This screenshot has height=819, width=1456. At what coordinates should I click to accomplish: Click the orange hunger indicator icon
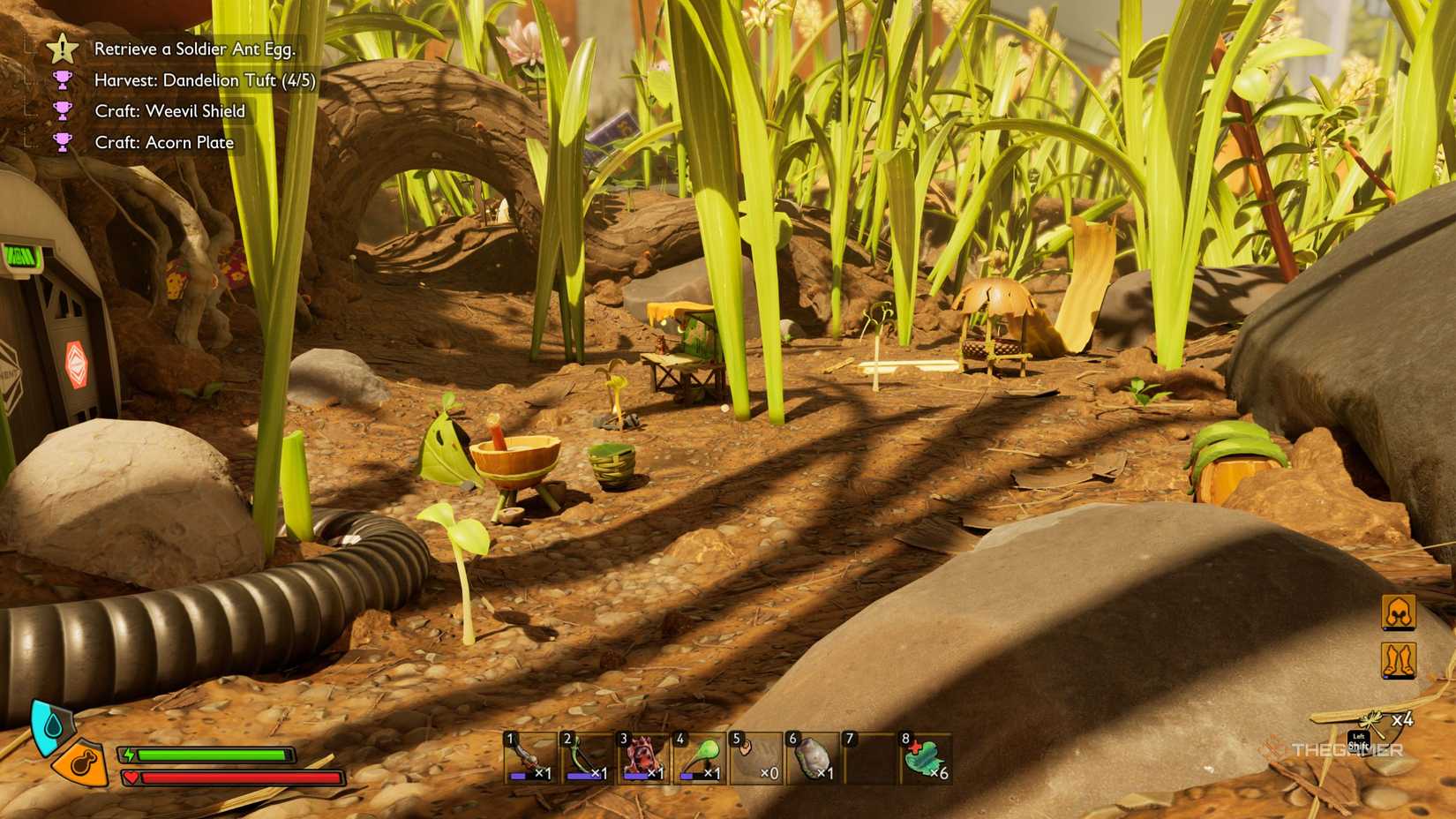[x=81, y=763]
